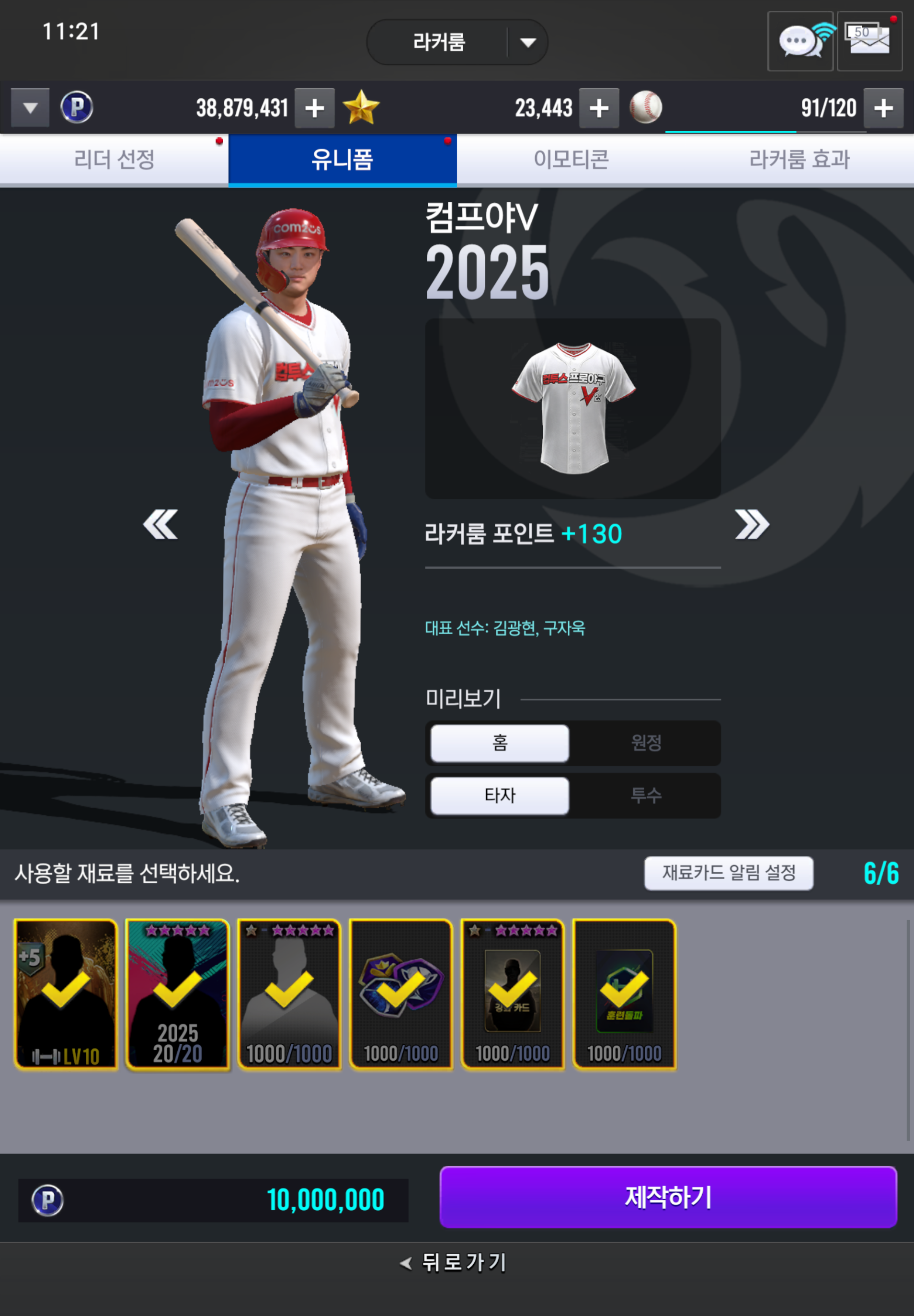Viewport: 914px width, 1316px height.
Task: Open the mailbox envelope icon
Action: 869,41
